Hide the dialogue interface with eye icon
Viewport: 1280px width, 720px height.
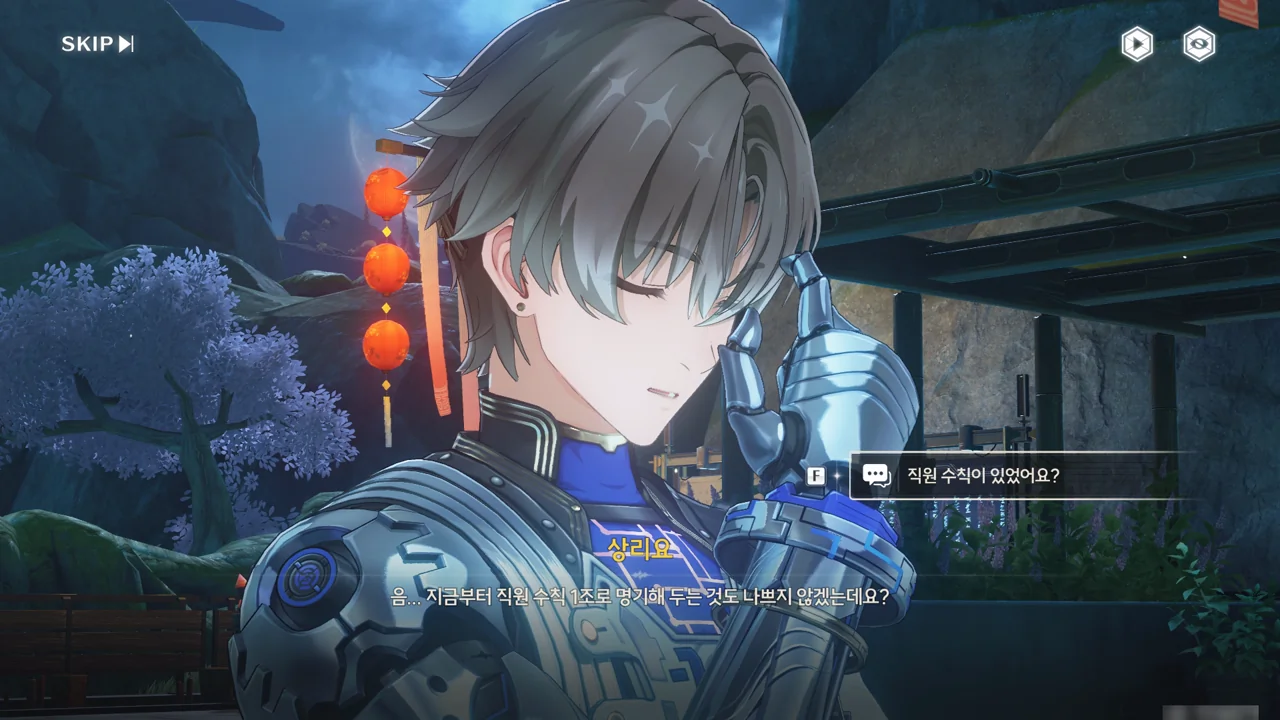tap(1199, 44)
